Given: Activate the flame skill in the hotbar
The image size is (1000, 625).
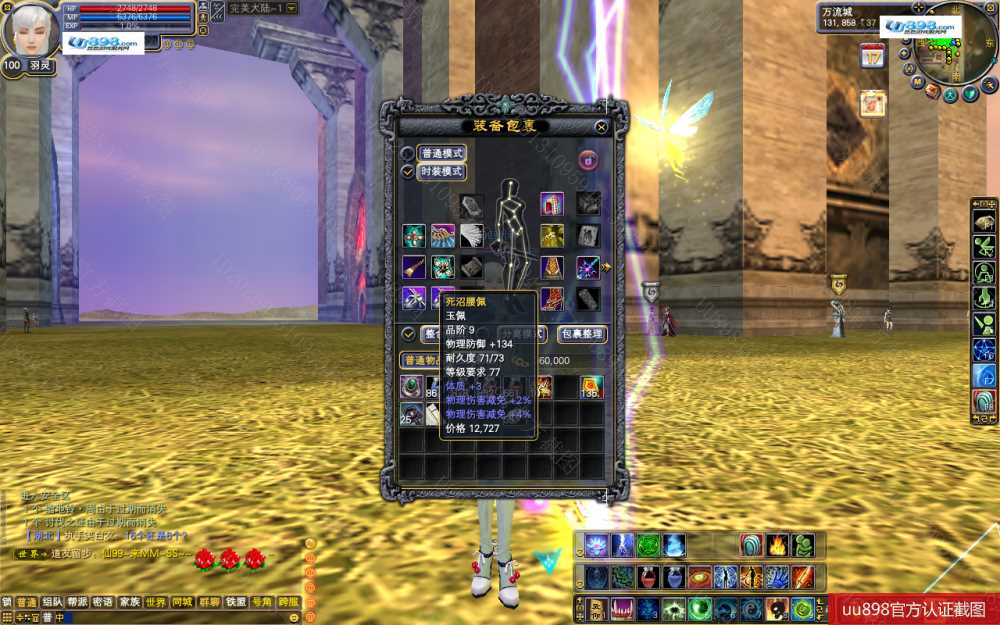Looking at the screenshot, I should point(777,545).
